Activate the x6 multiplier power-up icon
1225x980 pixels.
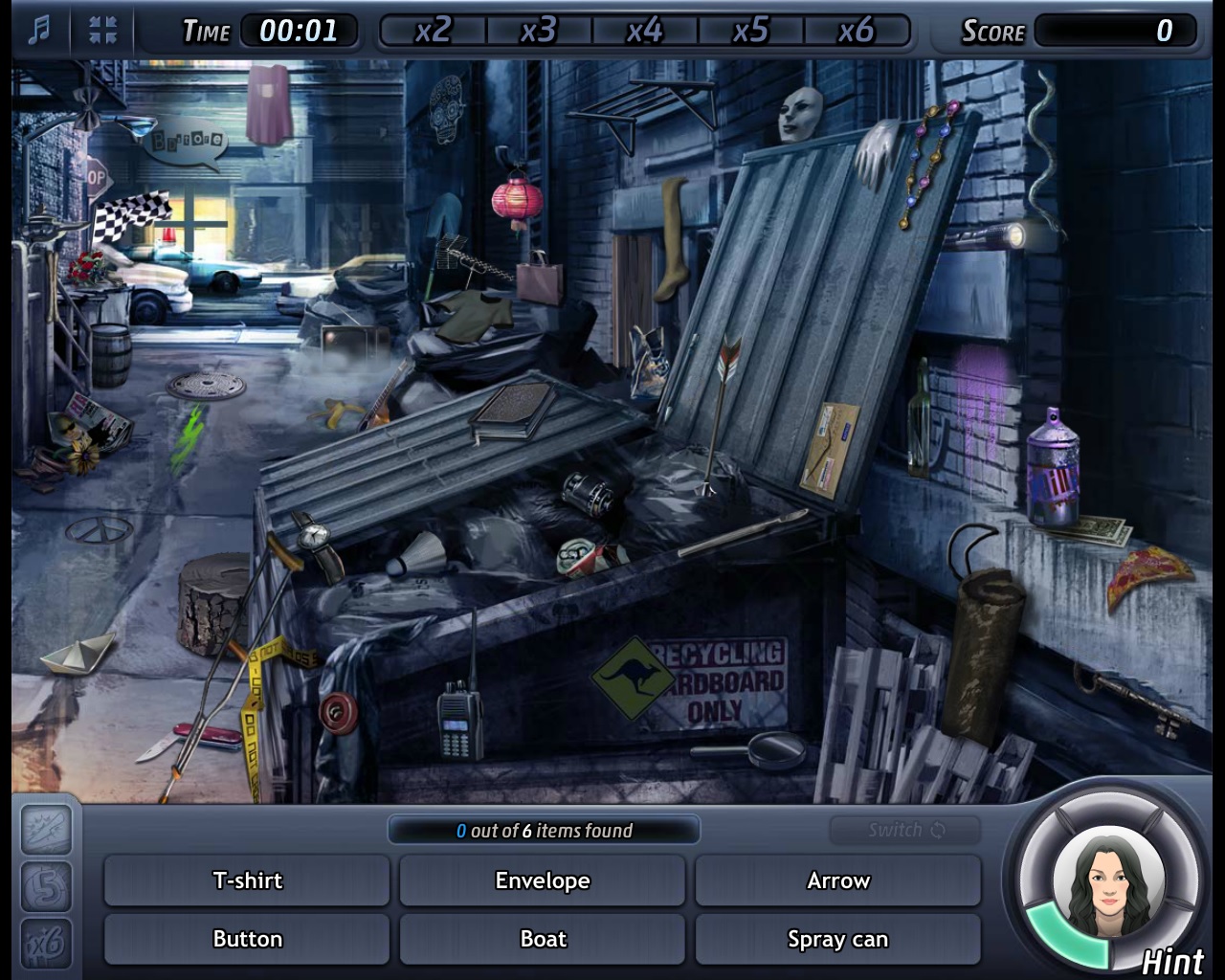(x=47, y=943)
